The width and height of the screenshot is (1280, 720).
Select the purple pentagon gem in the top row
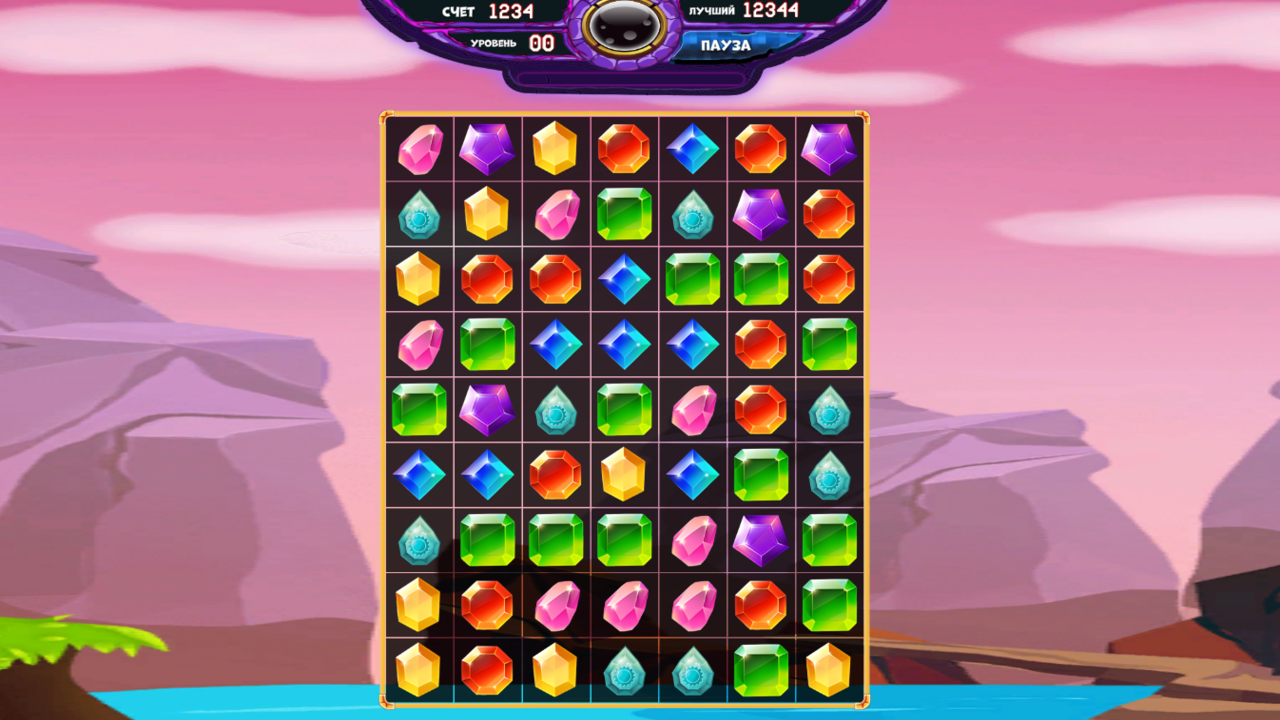(x=488, y=150)
